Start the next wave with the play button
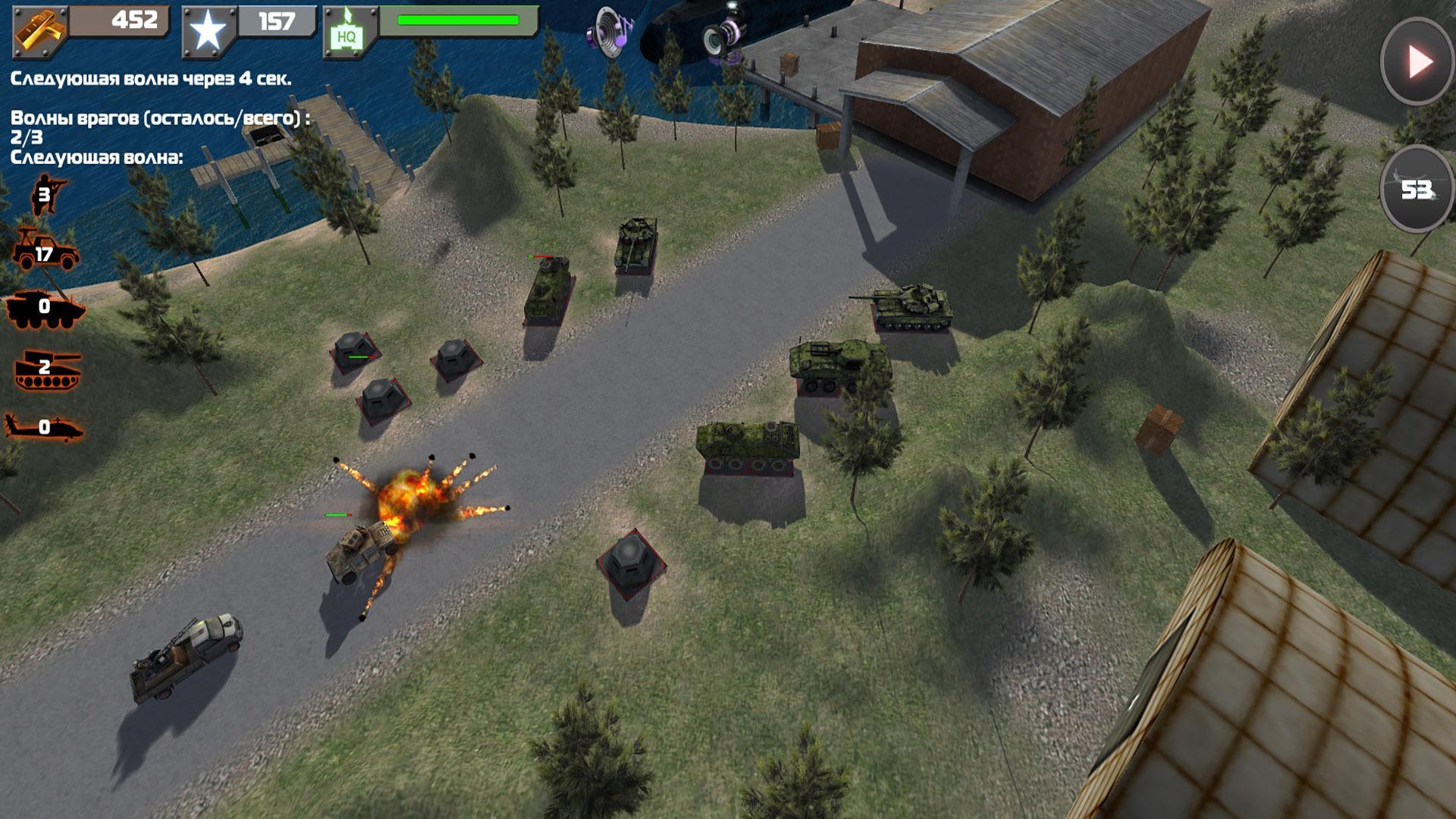 tap(1417, 61)
